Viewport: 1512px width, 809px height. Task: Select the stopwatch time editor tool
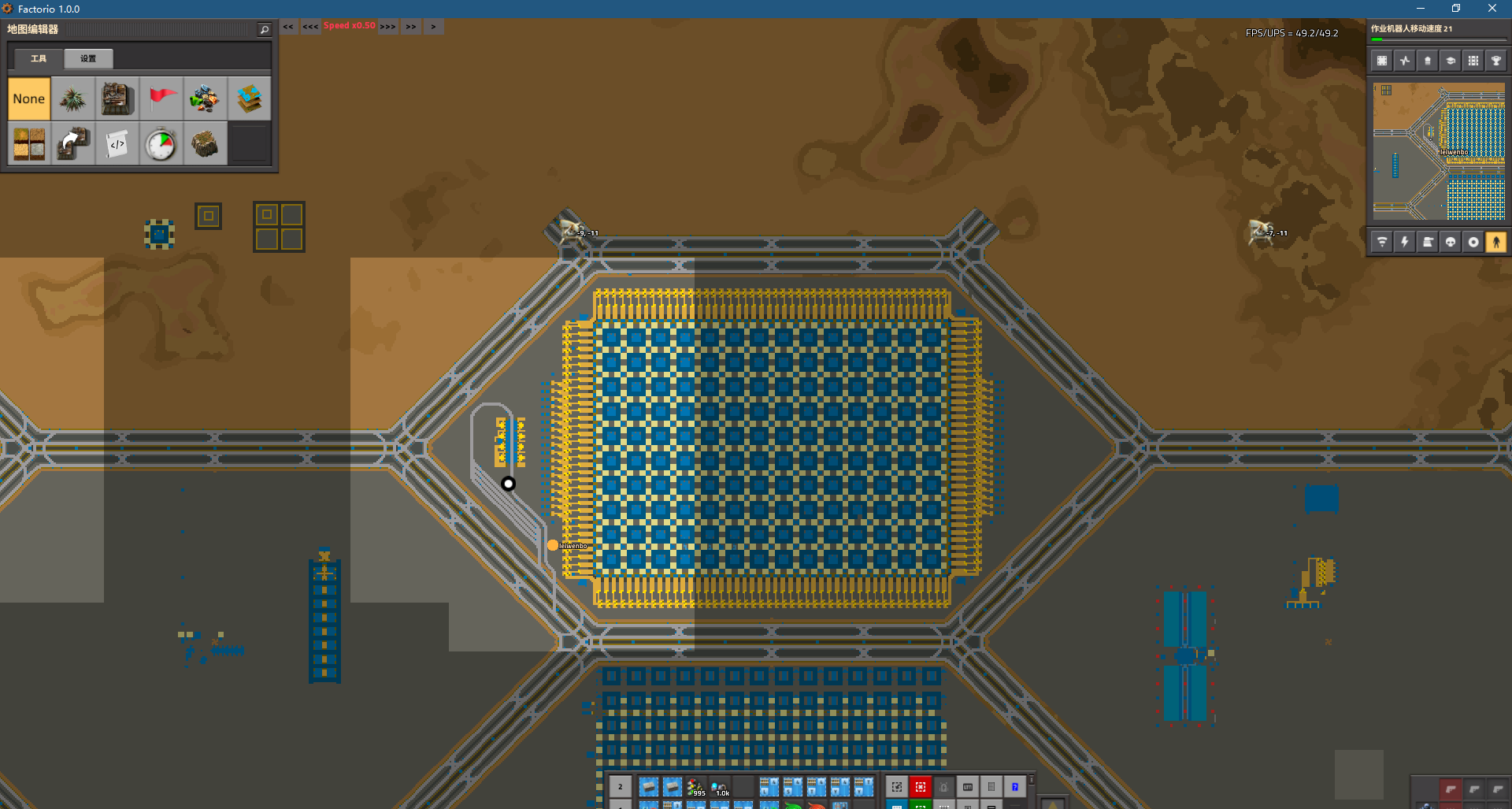[161, 143]
